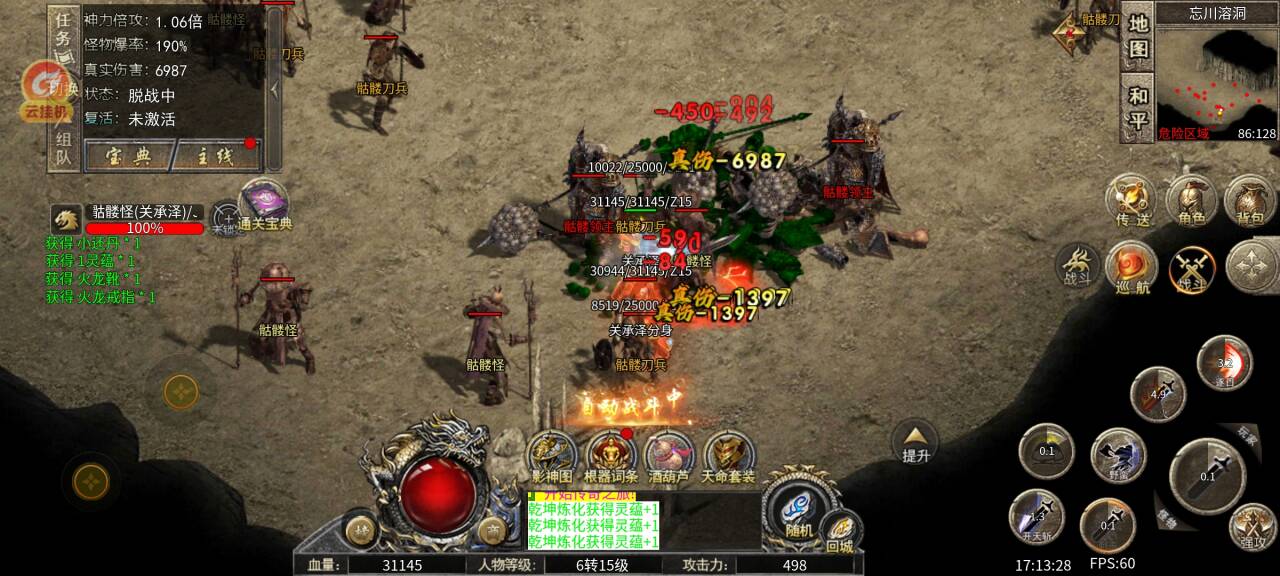Open the 传送 teleport menu
Screen dimensions: 1280x576
pos(1131,199)
